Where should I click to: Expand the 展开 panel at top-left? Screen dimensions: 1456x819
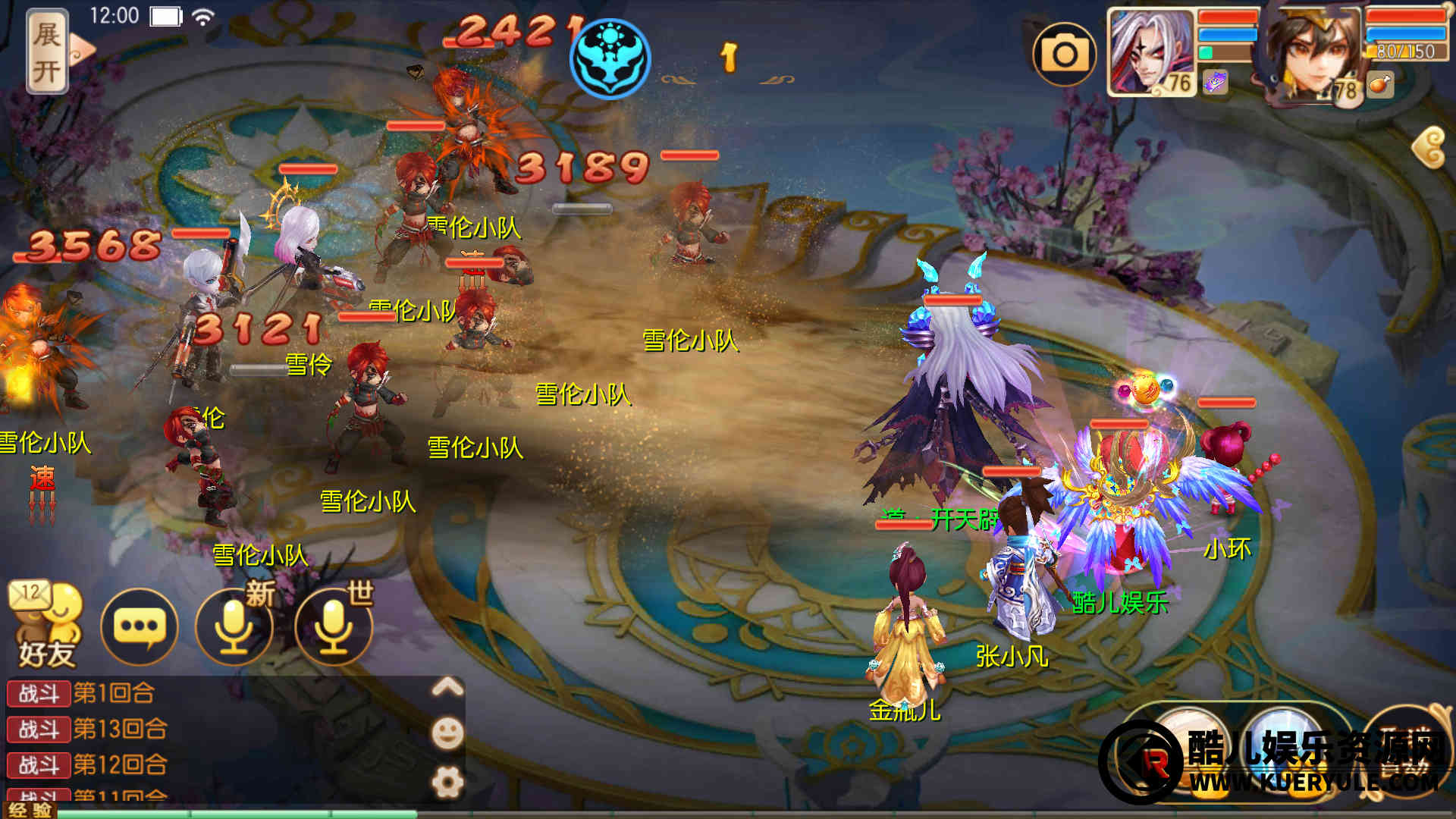tap(48, 52)
